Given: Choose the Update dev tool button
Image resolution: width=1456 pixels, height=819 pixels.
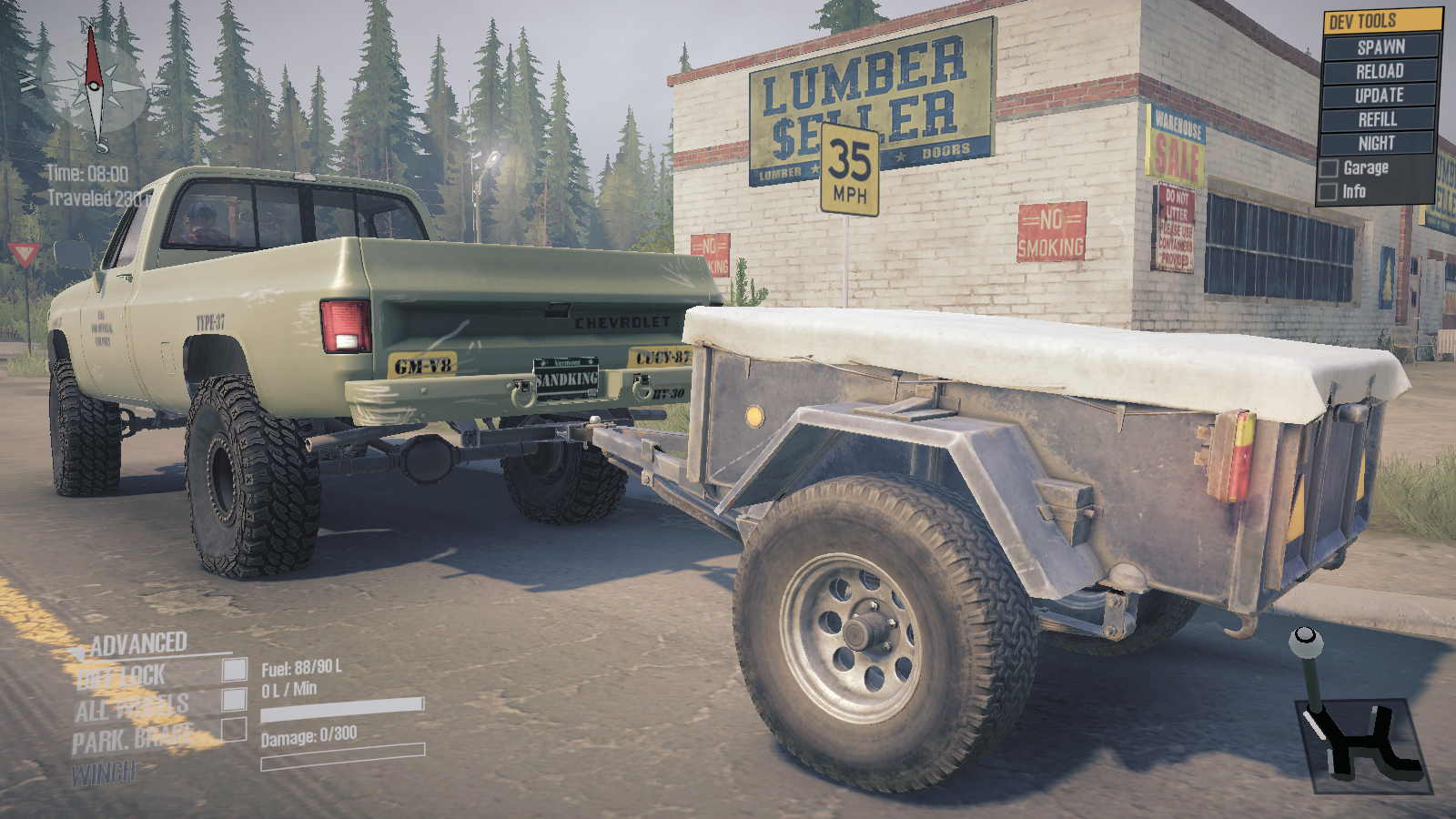Looking at the screenshot, I should pyautogui.click(x=1380, y=95).
